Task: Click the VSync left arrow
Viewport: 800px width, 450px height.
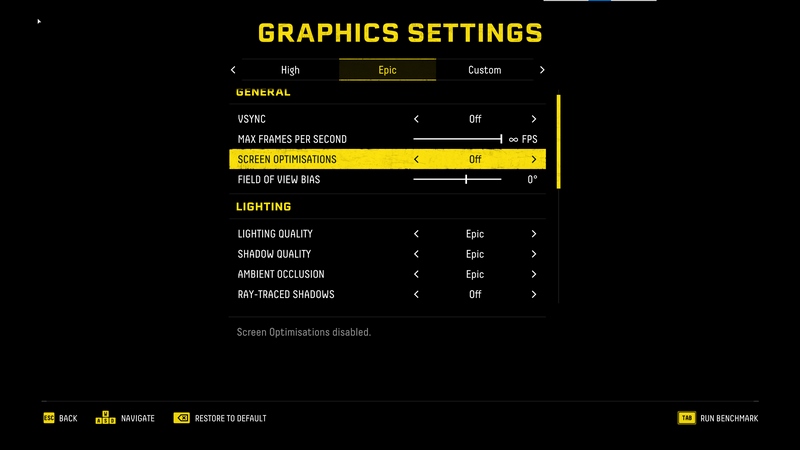Action: pyautogui.click(x=416, y=119)
